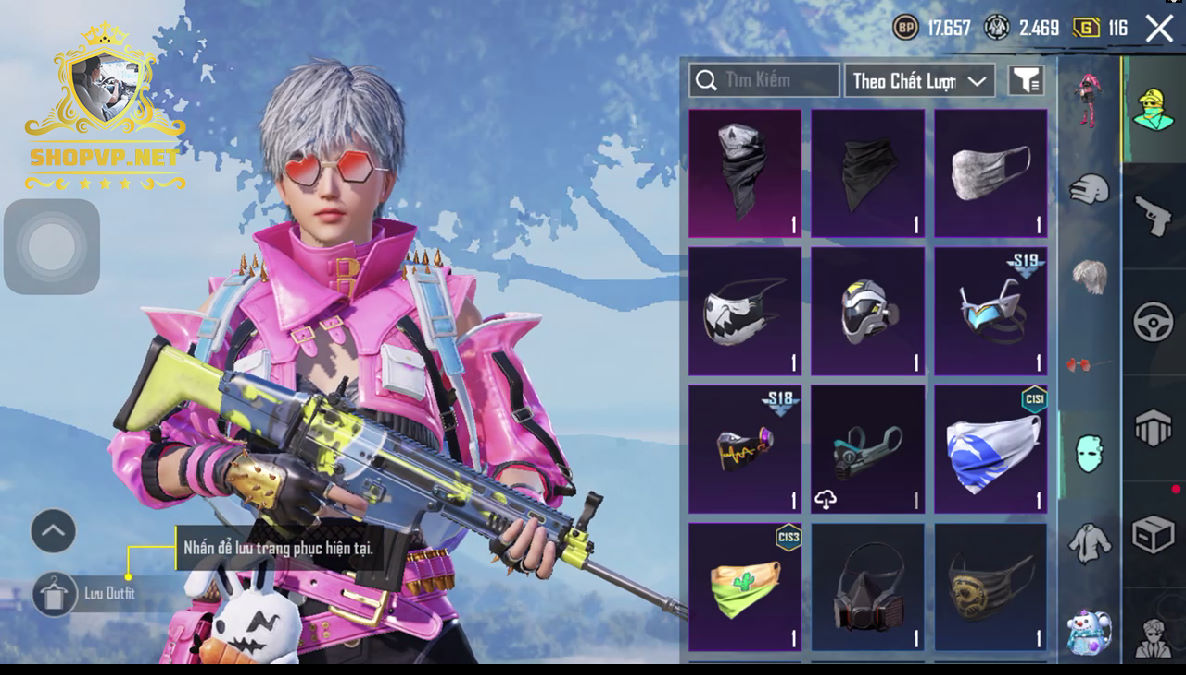1186x675 pixels.
Task: Tap the floating assistive touch button
Action: pyautogui.click(x=52, y=247)
